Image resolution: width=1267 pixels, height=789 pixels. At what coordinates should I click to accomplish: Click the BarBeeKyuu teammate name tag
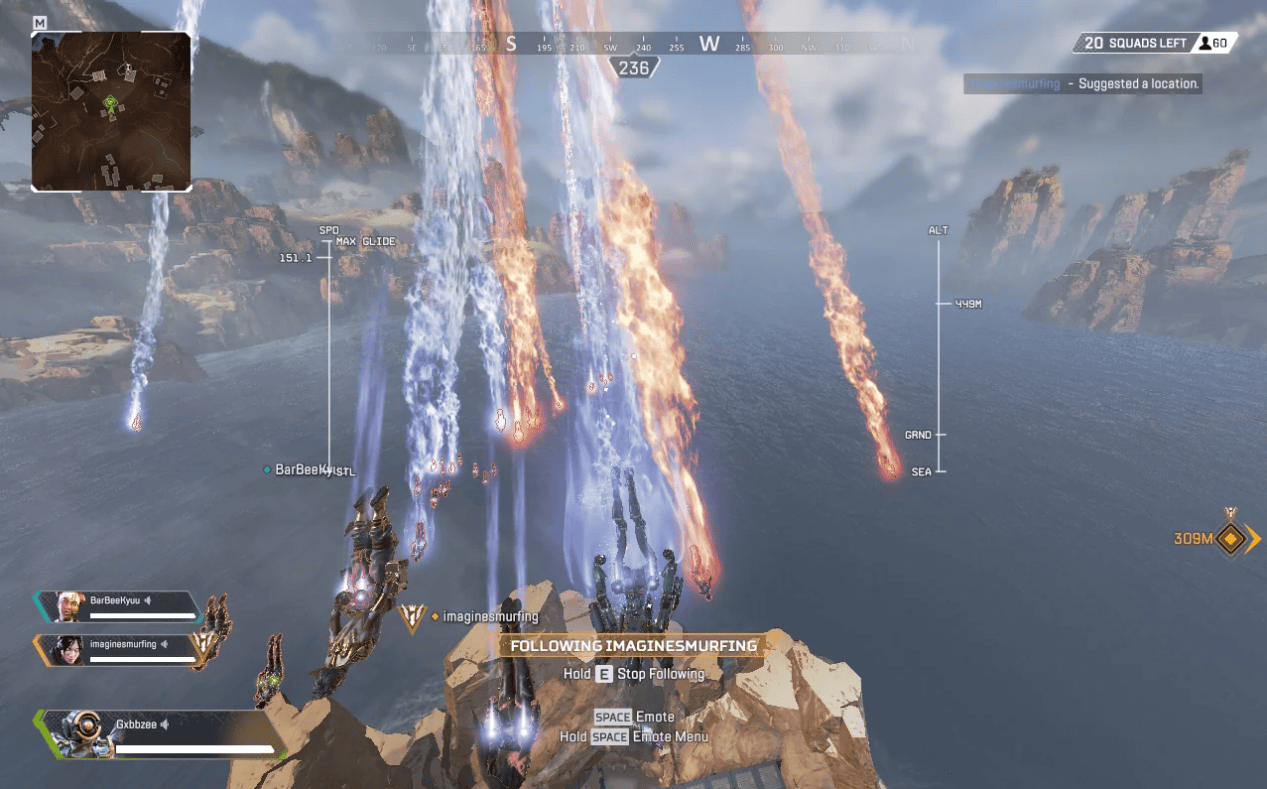(302, 469)
